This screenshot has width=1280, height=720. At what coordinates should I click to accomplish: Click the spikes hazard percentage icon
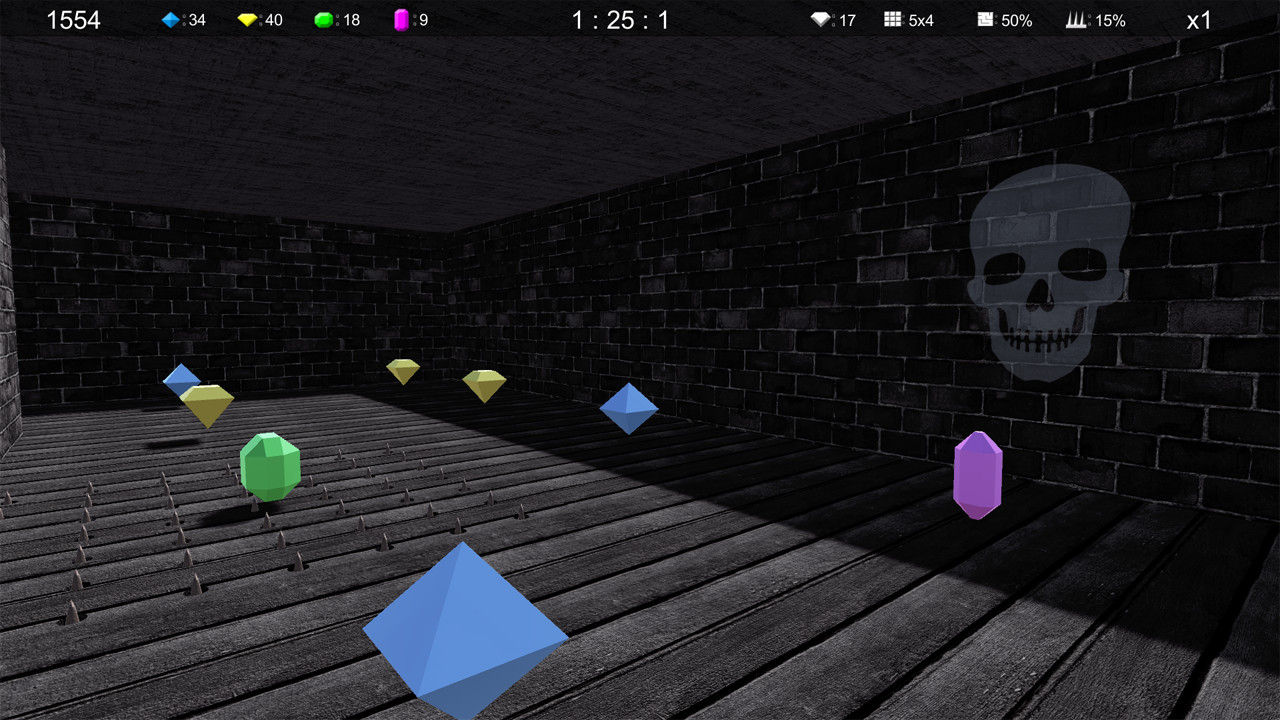(x=1078, y=19)
